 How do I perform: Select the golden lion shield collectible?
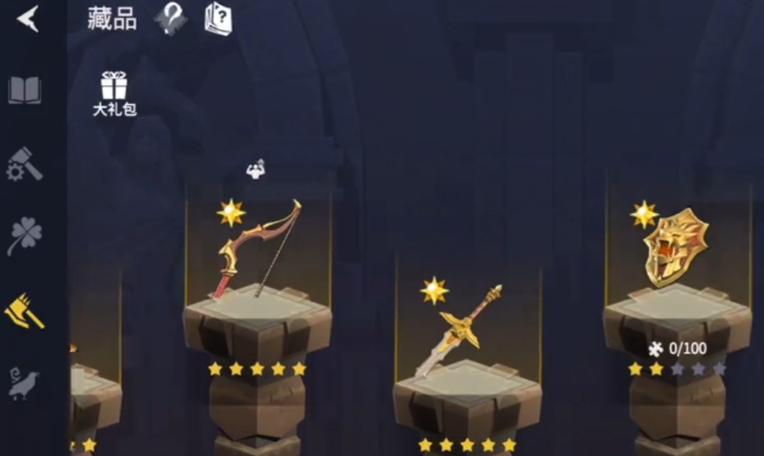coord(675,247)
